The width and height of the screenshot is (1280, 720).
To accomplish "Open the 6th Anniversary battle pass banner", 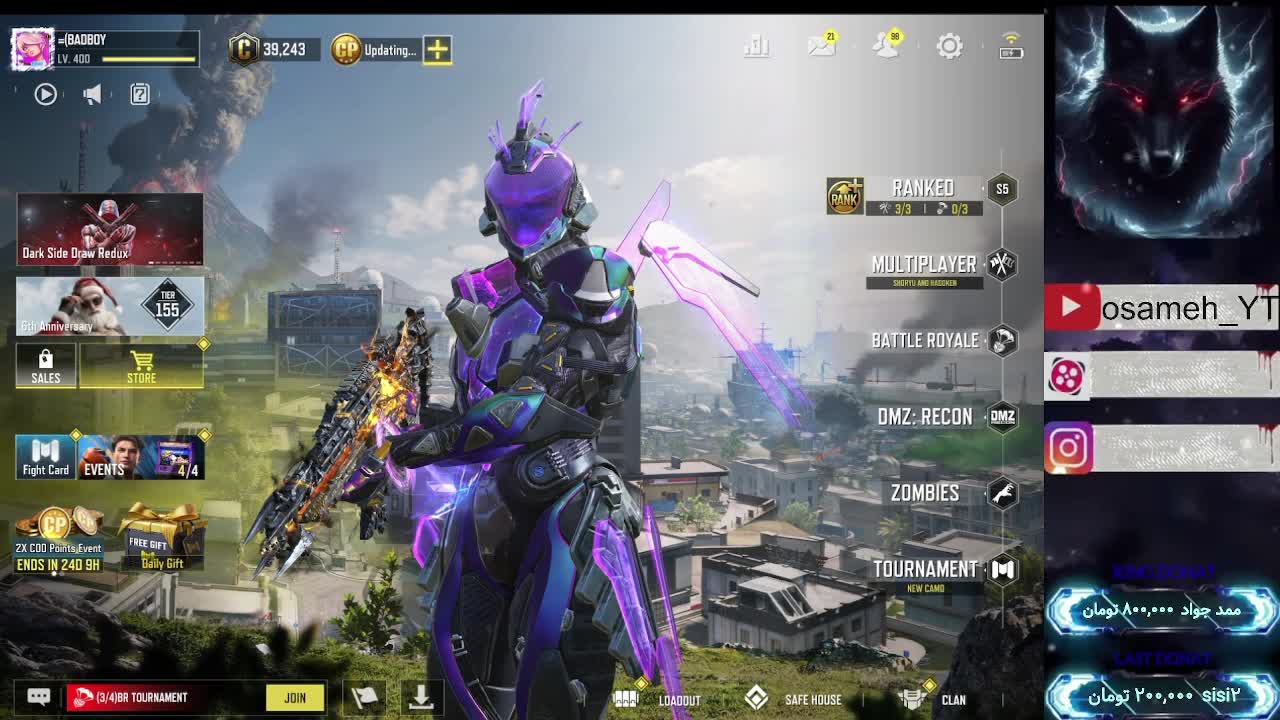I will point(110,306).
